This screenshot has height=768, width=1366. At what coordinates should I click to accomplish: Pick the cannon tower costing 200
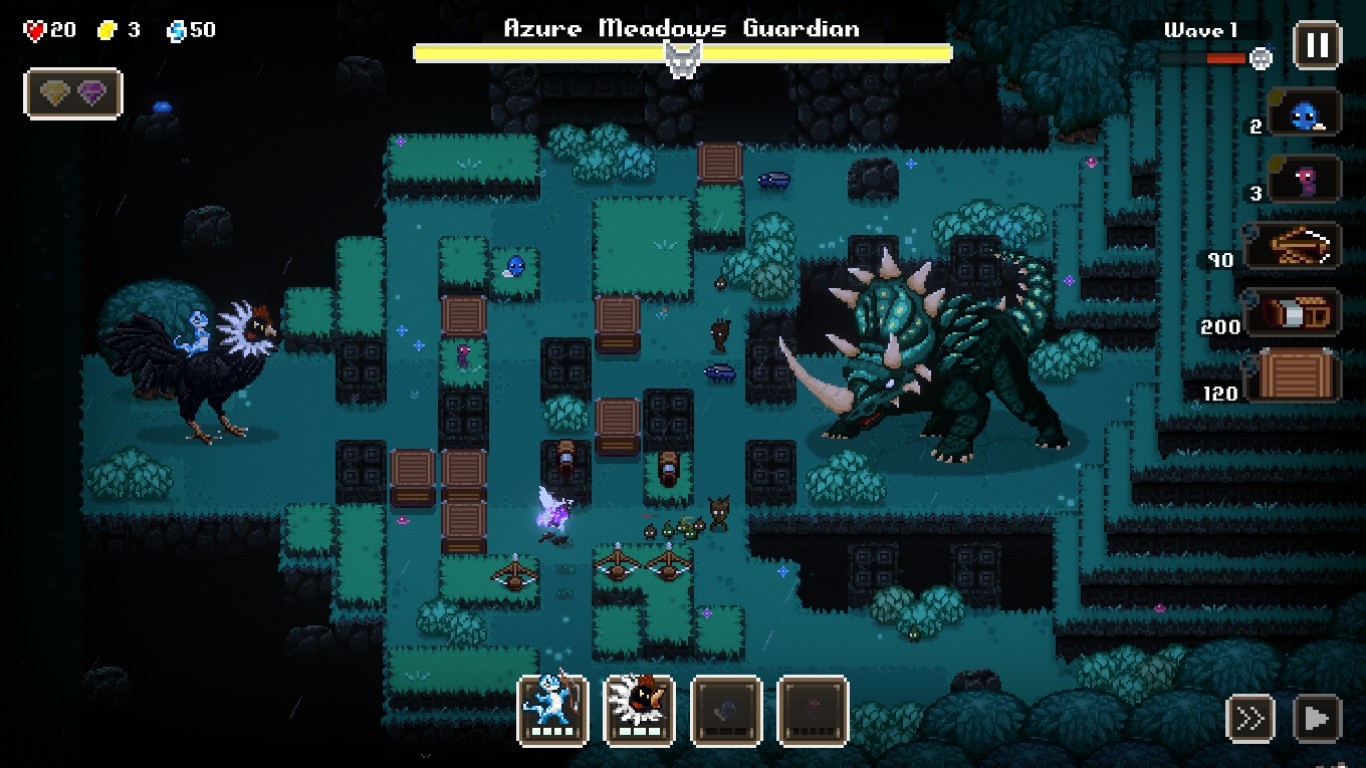1293,312
